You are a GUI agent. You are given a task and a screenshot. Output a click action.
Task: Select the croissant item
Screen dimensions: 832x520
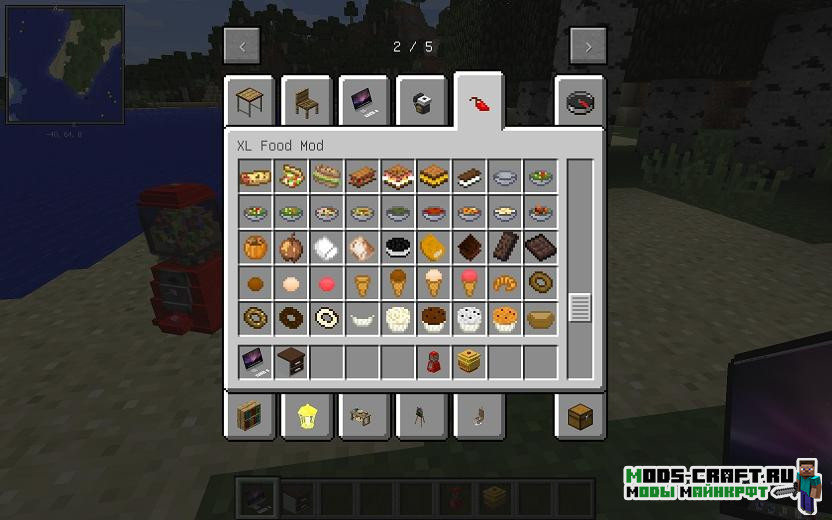point(506,283)
